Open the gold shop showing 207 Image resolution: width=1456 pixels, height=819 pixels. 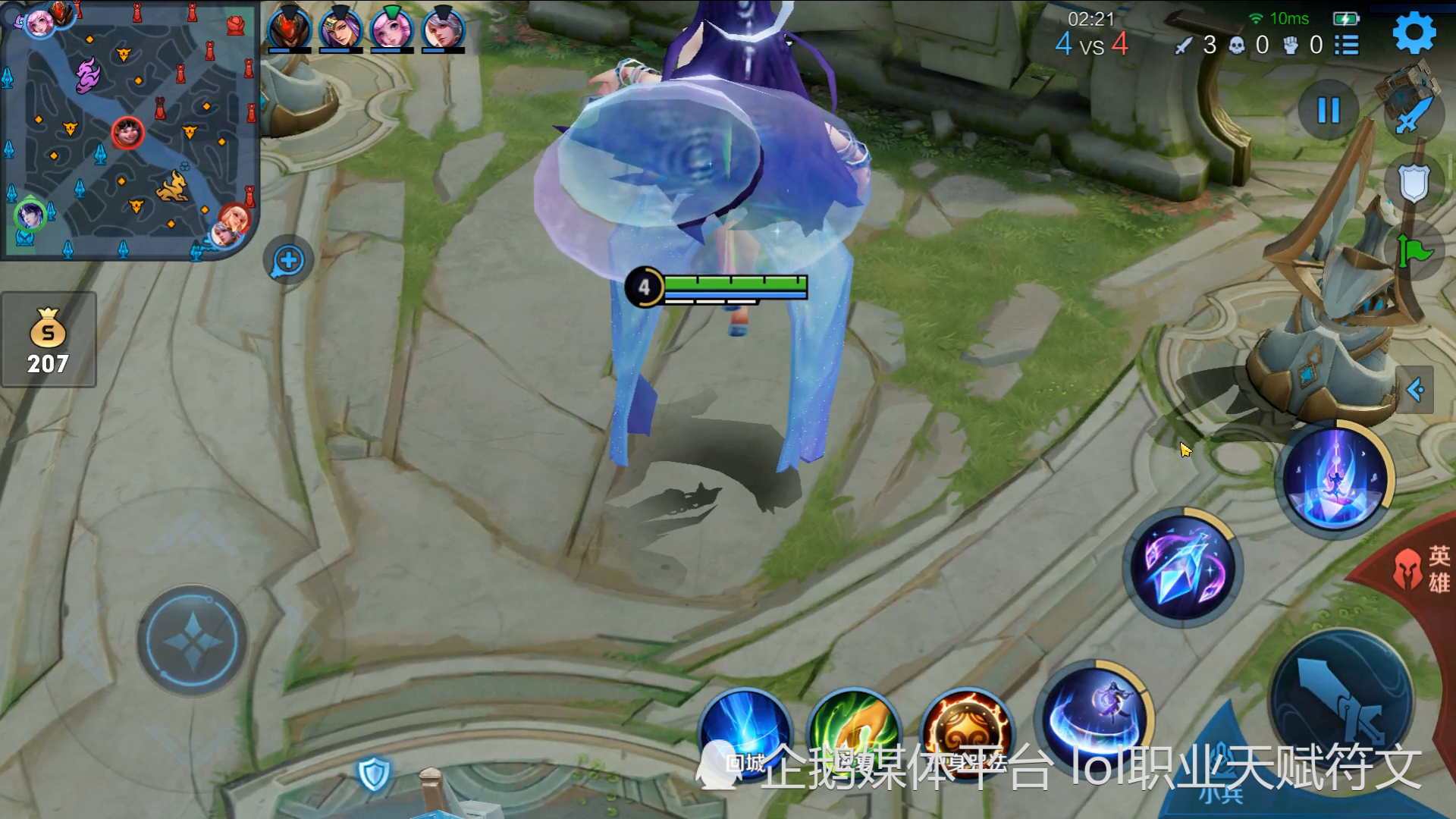coord(49,340)
